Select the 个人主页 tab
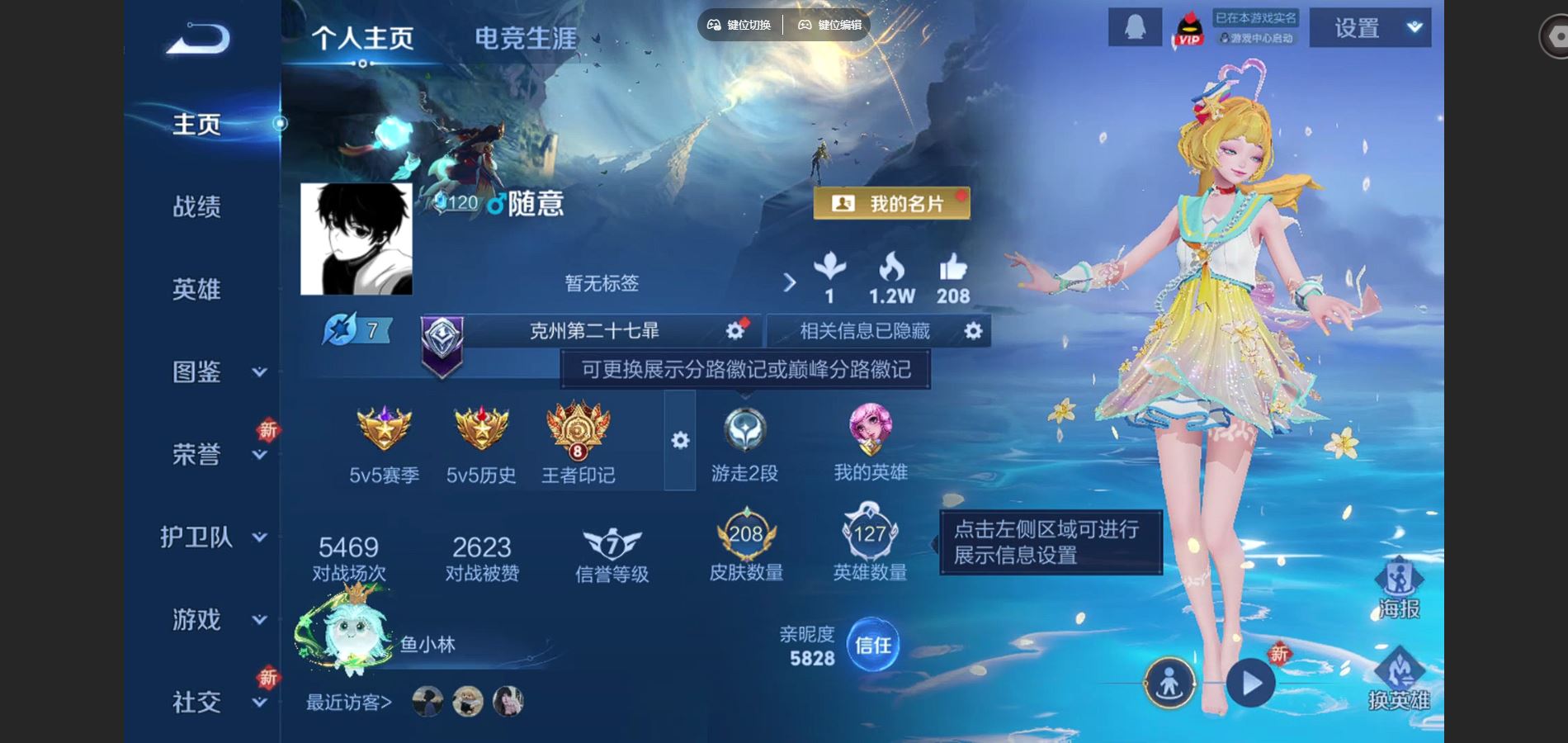1568x743 pixels. [x=363, y=35]
